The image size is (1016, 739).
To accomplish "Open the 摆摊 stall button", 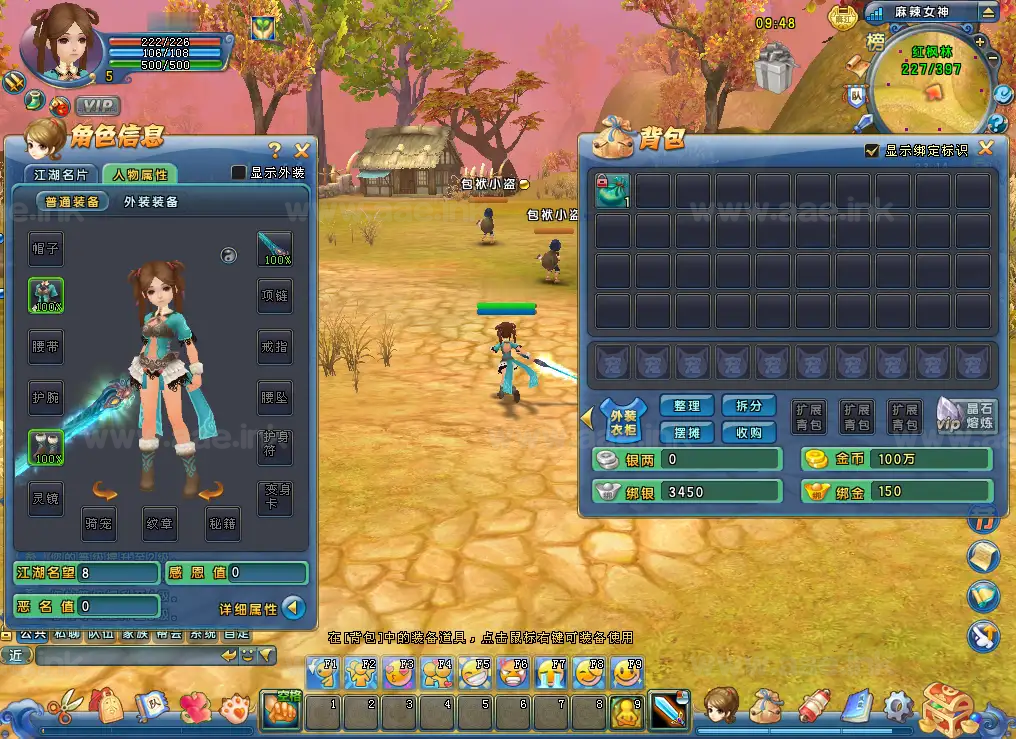I will coord(687,432).
